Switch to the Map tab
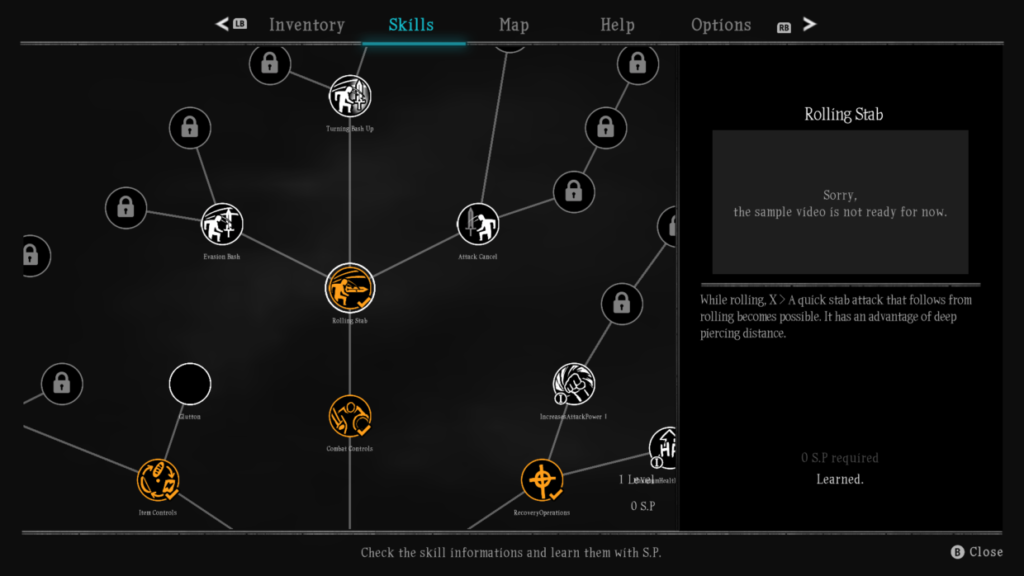The width and height of the screenshot is (1024, 576). (x=514, y=25)
